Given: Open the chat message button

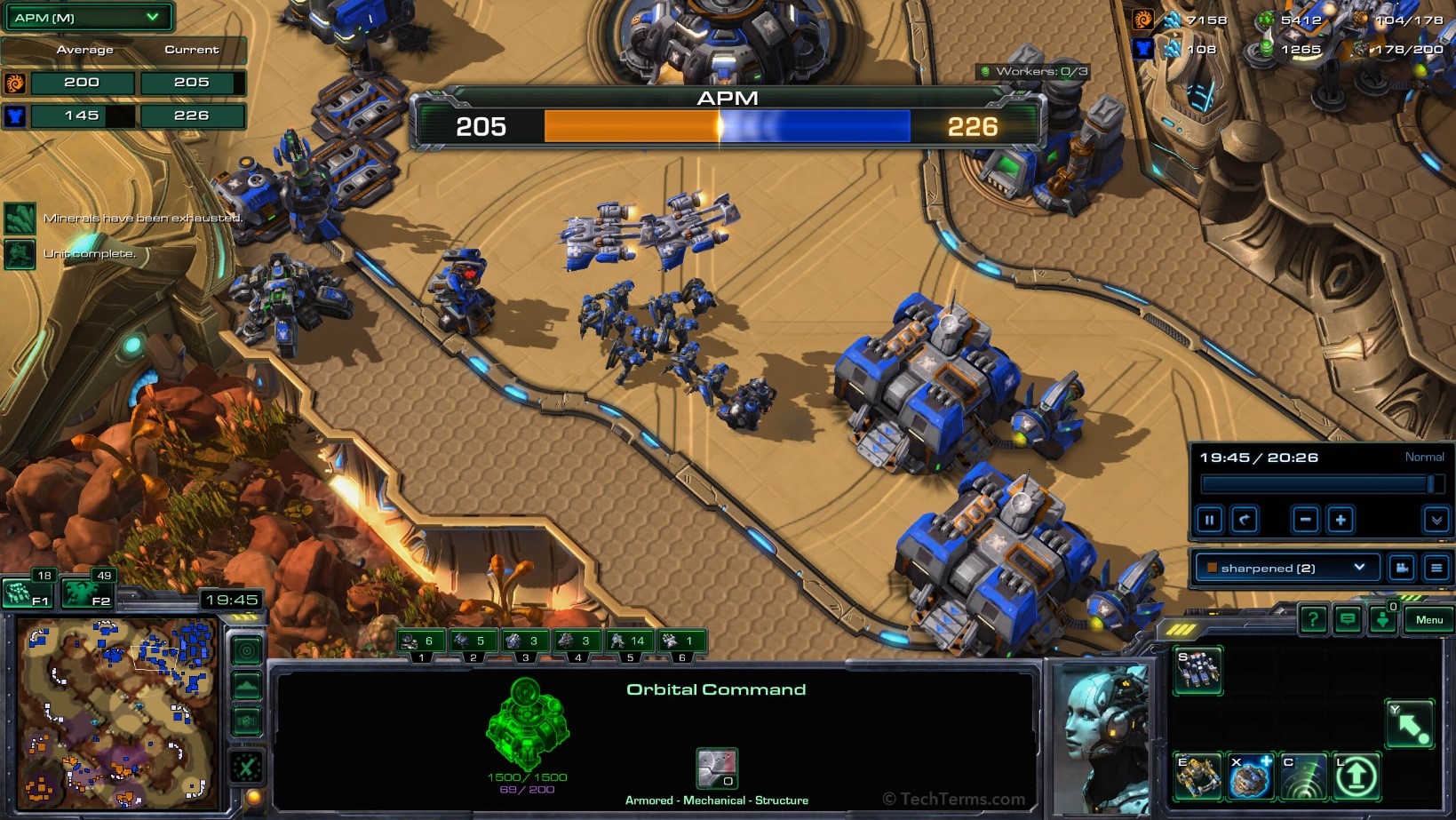Looking at the screenshot, I should coord(1348,619).
